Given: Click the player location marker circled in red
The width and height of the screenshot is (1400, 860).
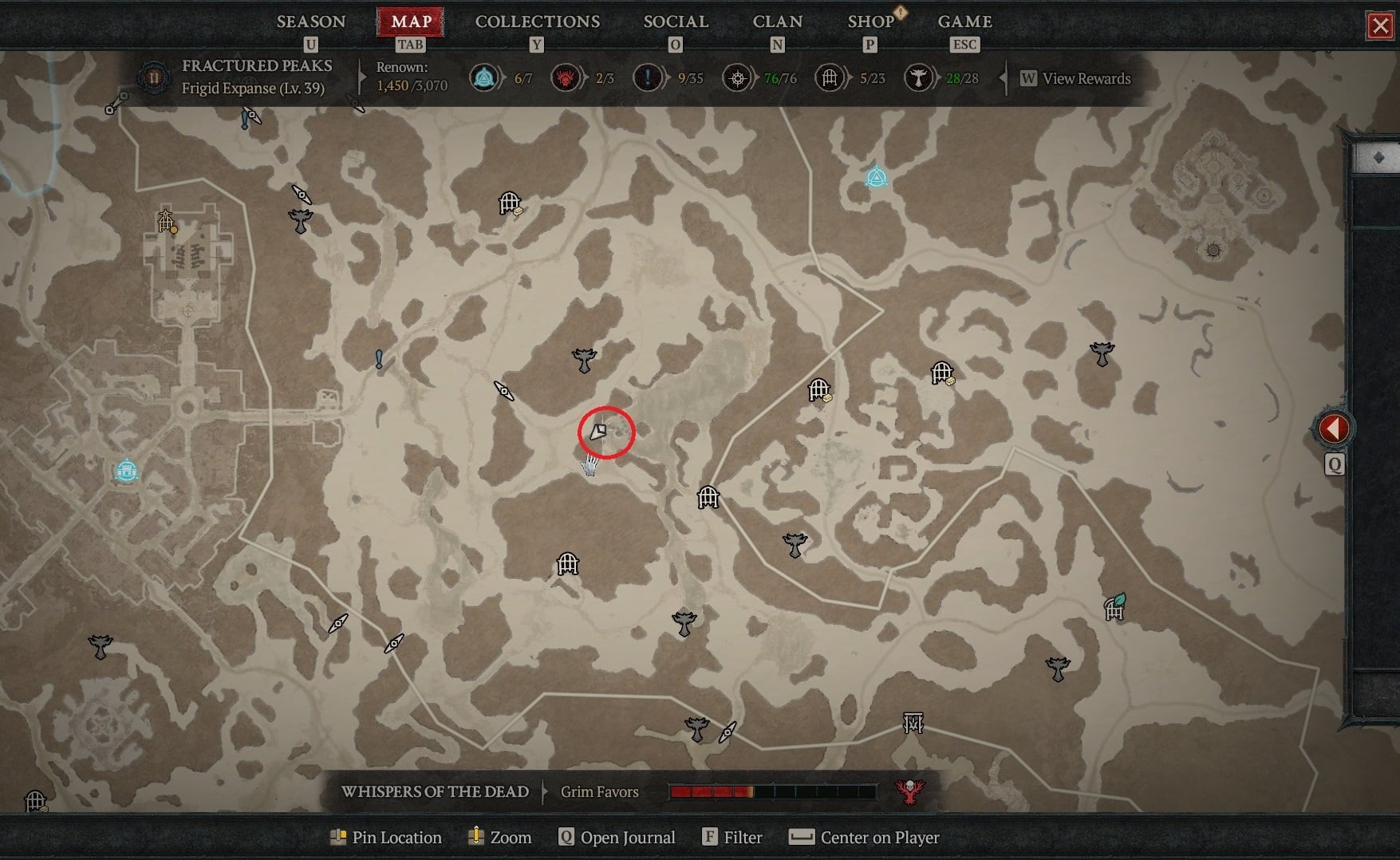Looking at the screenshot, I should click(x=600, y=432).
